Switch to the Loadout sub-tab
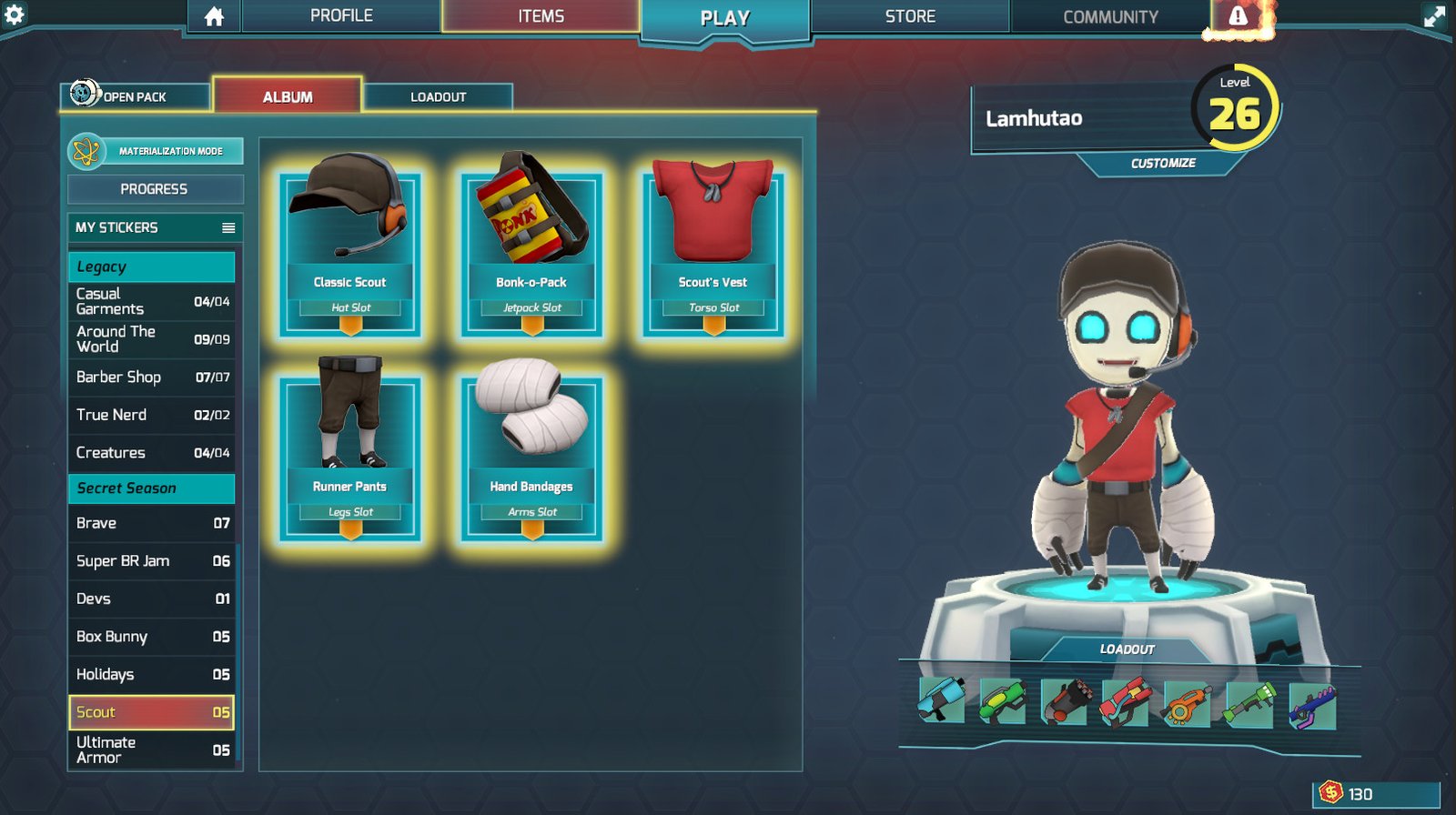Viewport: 1456px width, 815px height. pyautogui.click(x=438, y=96)
